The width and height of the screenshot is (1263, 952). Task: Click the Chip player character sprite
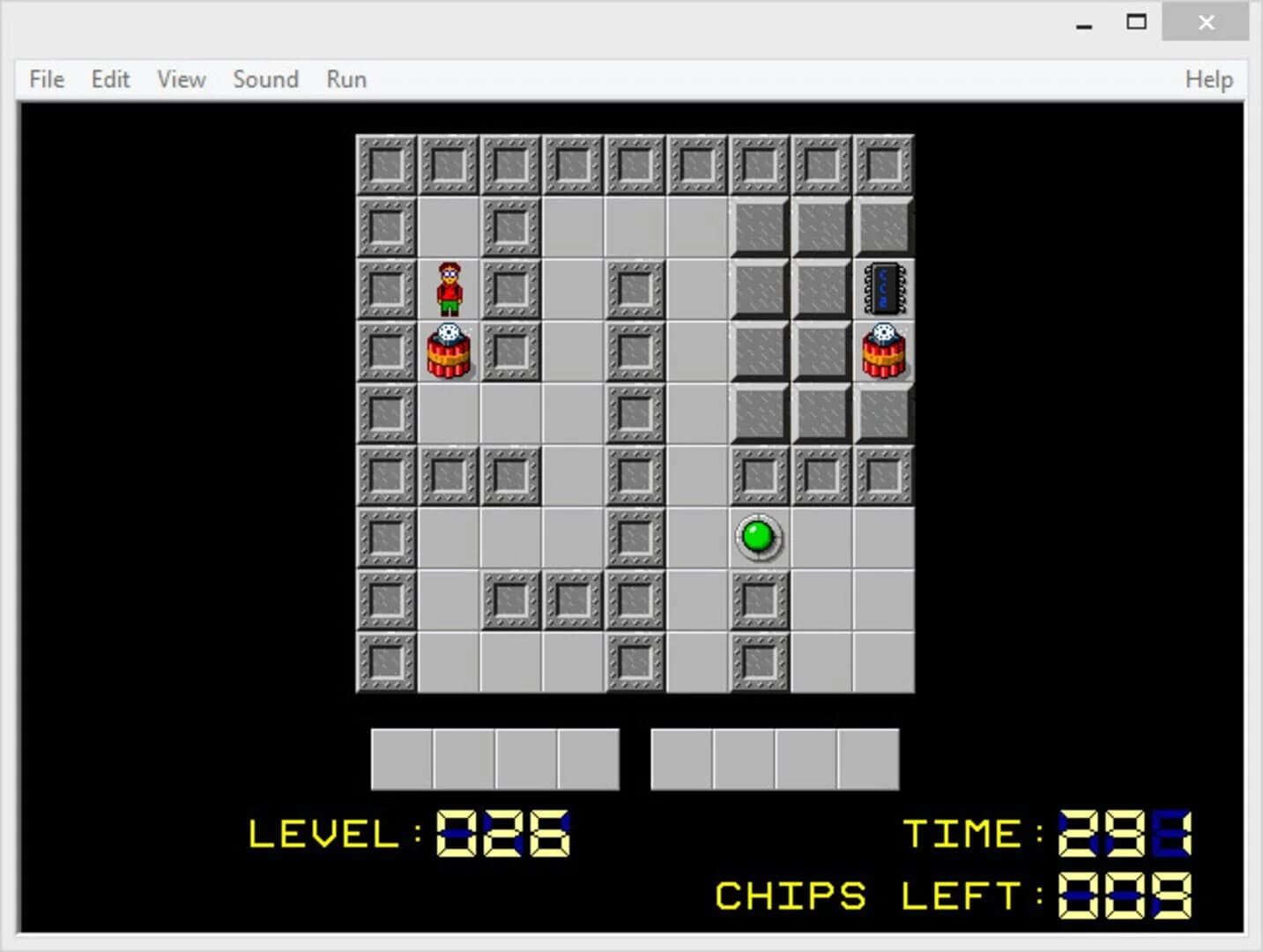click(x=449, y=291)
